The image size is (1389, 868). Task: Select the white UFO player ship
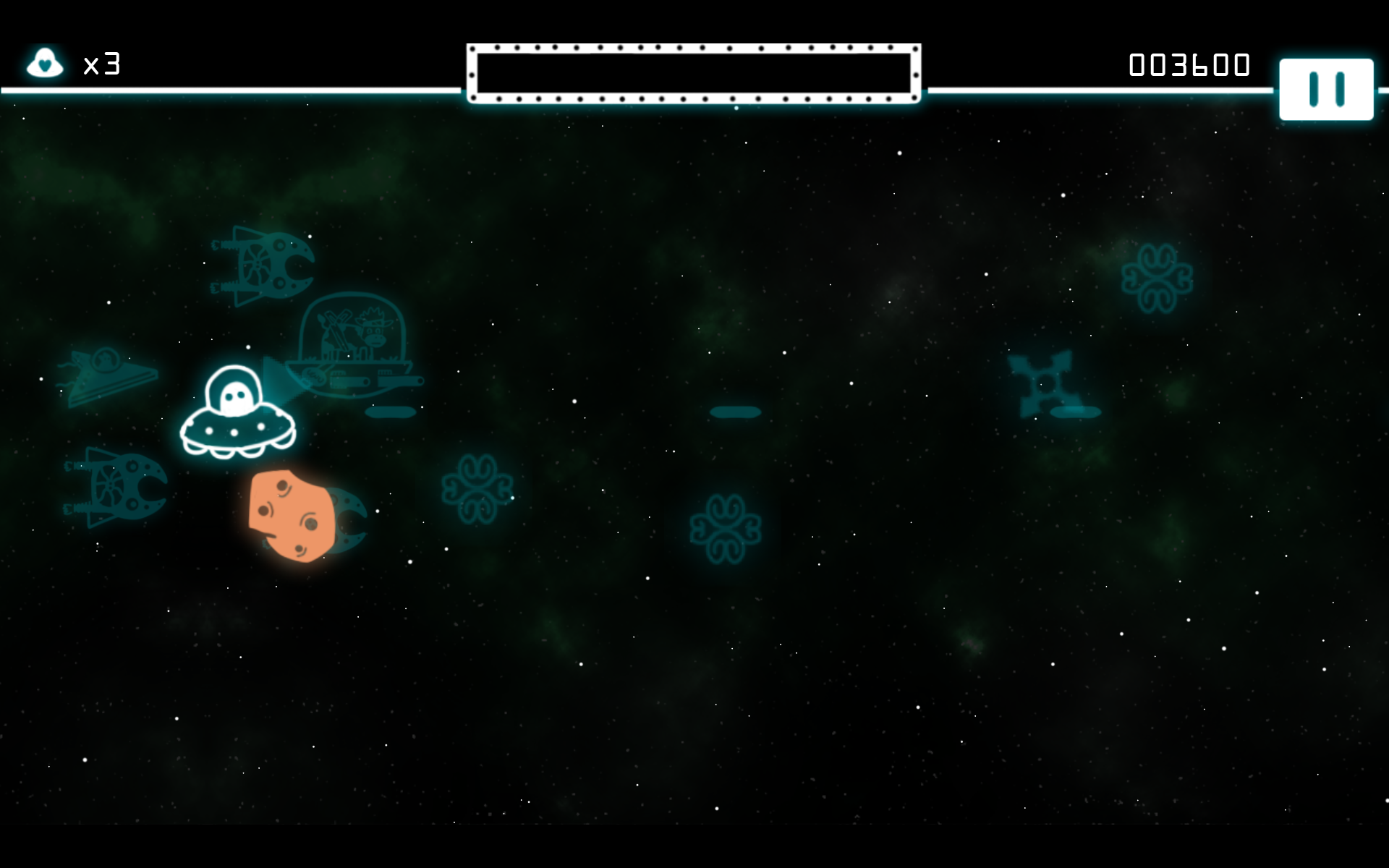tap(239, 412)
